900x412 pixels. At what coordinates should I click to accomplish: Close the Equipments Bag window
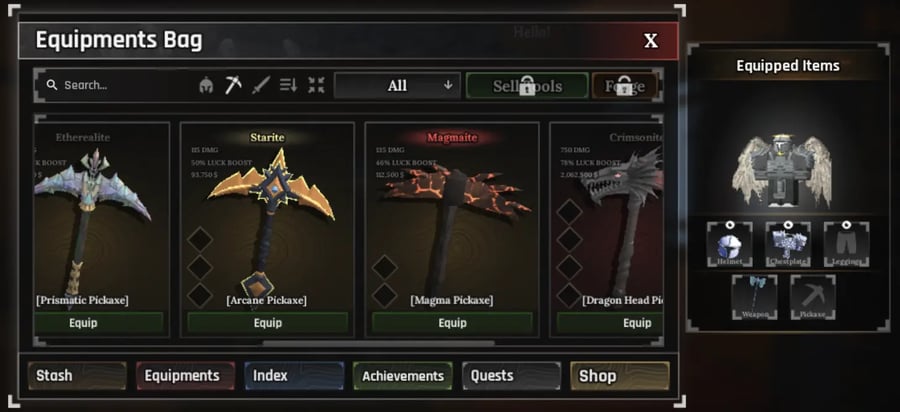point(650,41)
